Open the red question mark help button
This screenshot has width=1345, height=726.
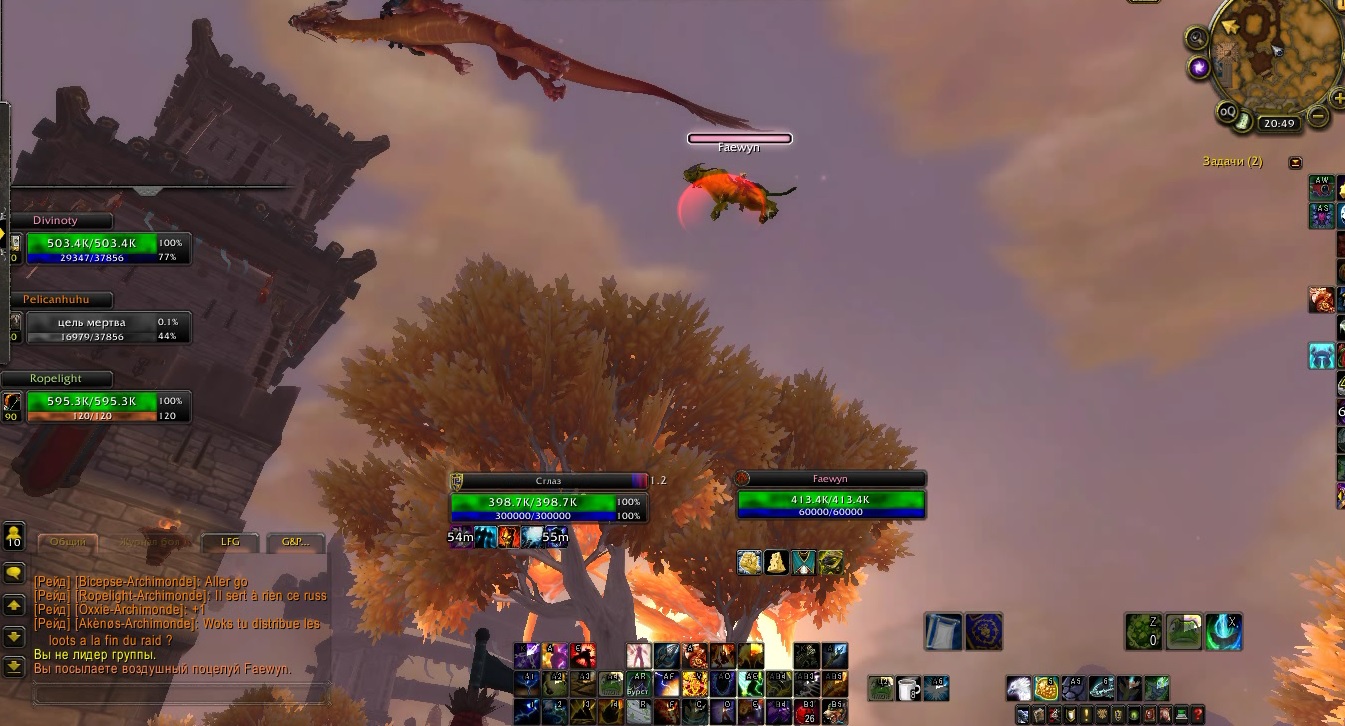[1197, 715]
